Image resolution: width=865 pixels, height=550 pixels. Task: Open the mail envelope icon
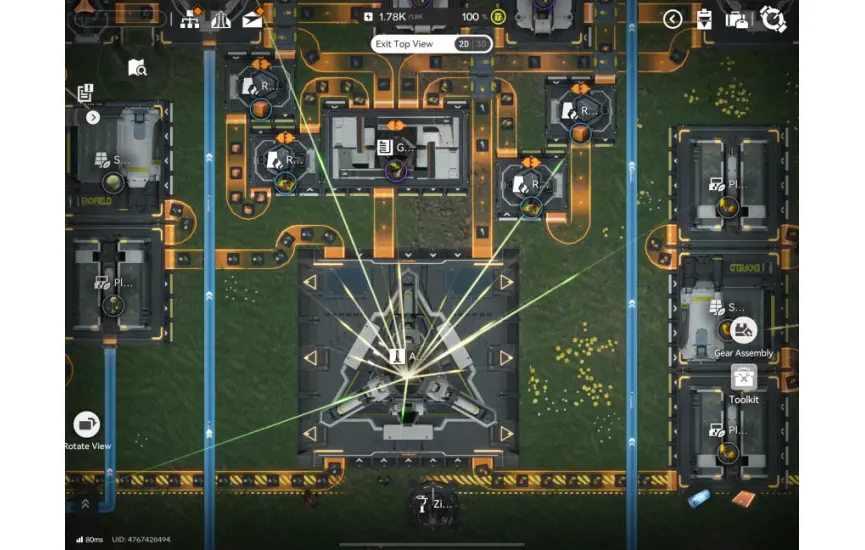252,18
